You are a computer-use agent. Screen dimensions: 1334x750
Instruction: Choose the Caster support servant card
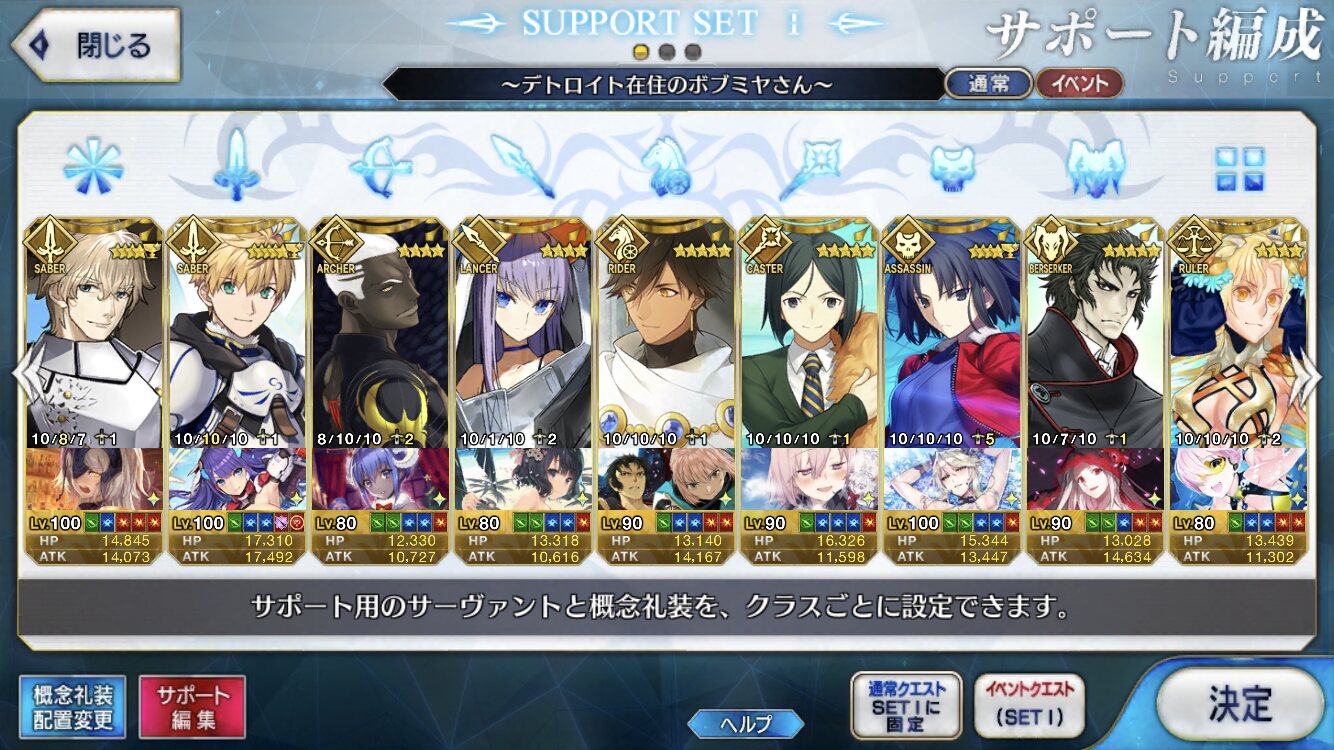[808, 390]
